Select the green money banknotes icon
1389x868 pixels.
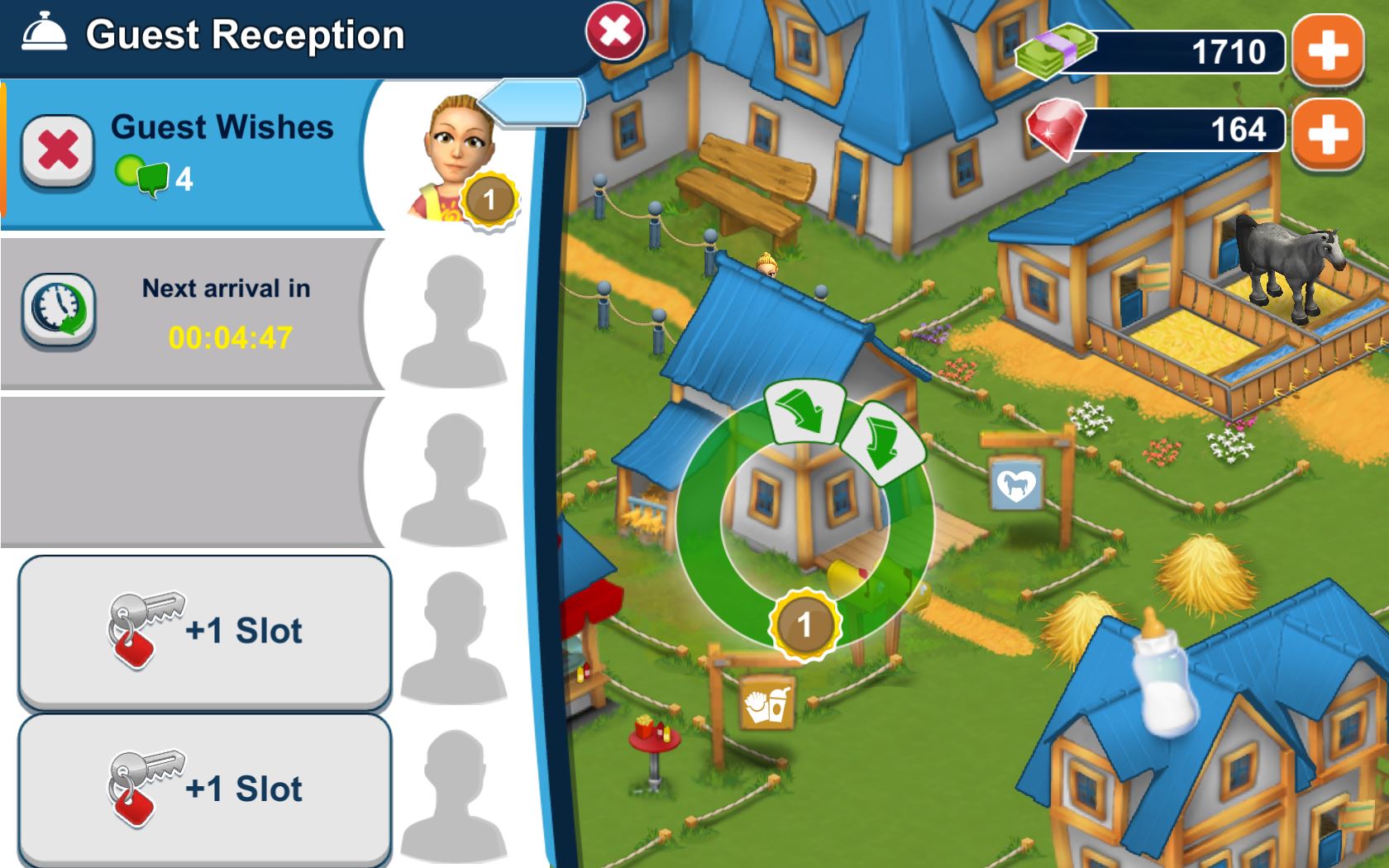(1051, 51)
